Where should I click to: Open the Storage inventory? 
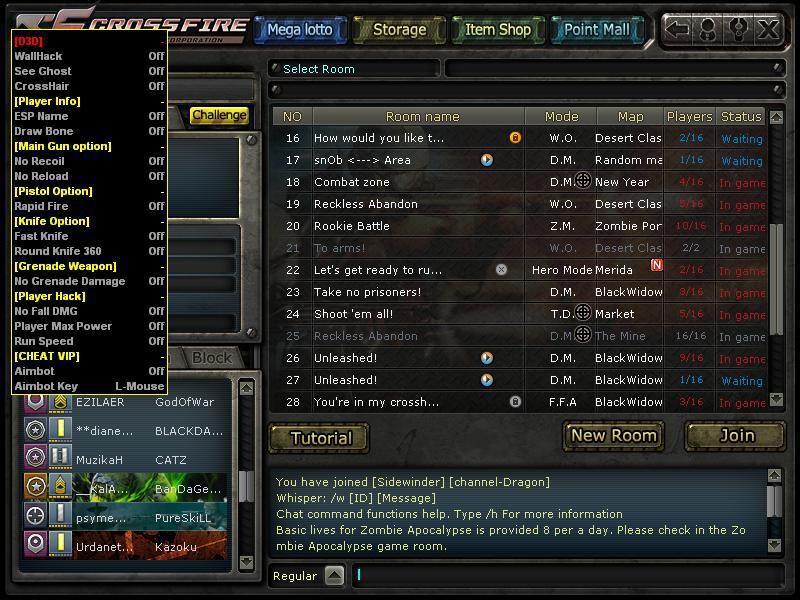(398, 30)
